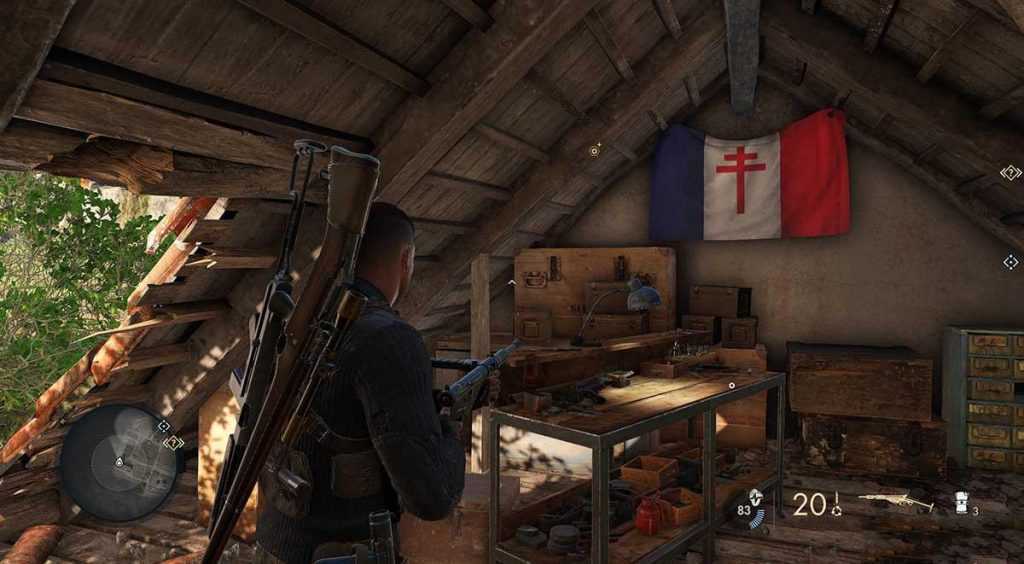The height and width of the screenshot is (564, 1024).
Task: Choose the item icon with count 3
Action: coord(962,503)
